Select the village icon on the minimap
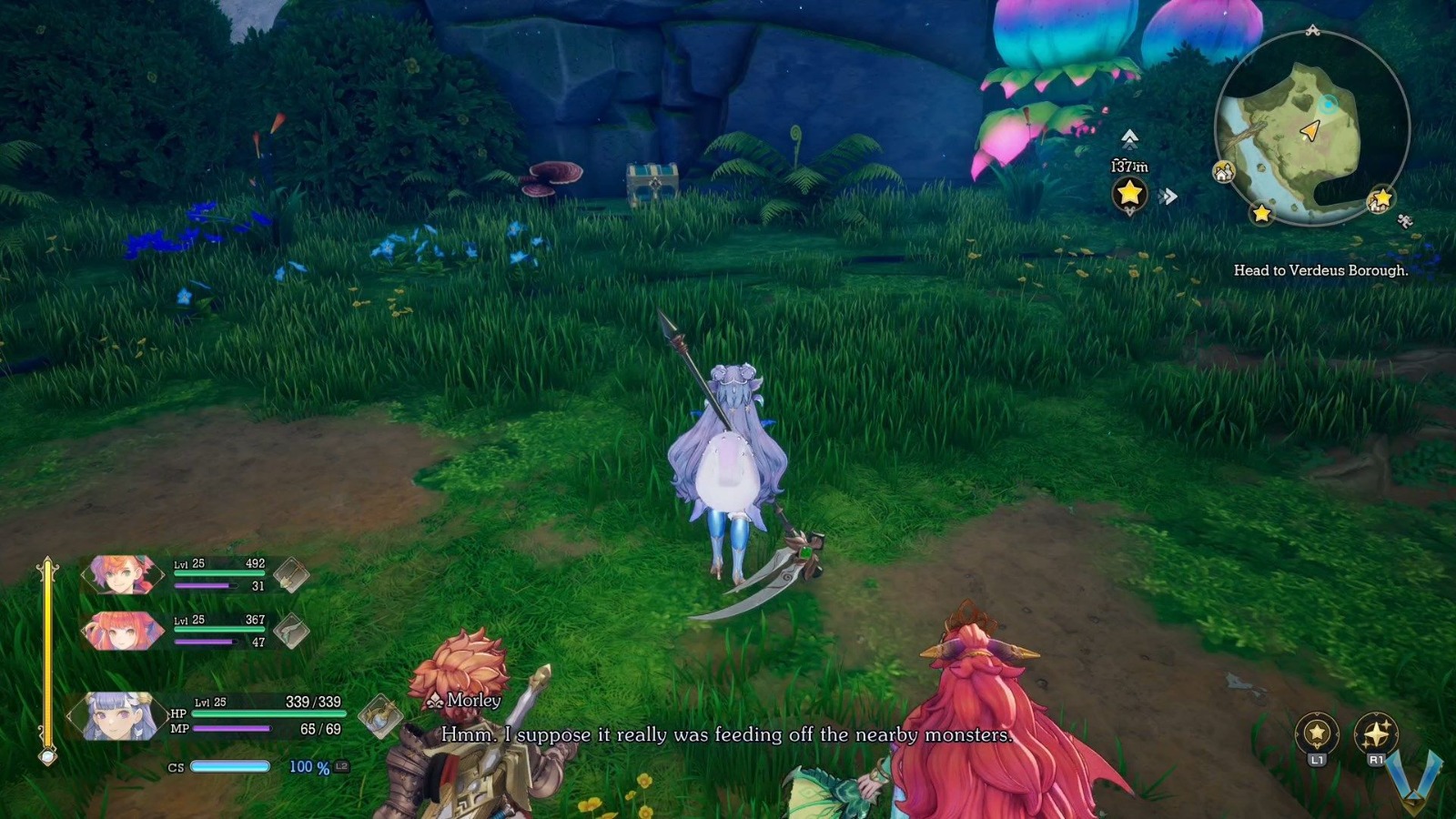The height and width of the screenshot is (819, 1456). tap(1223, 171)
